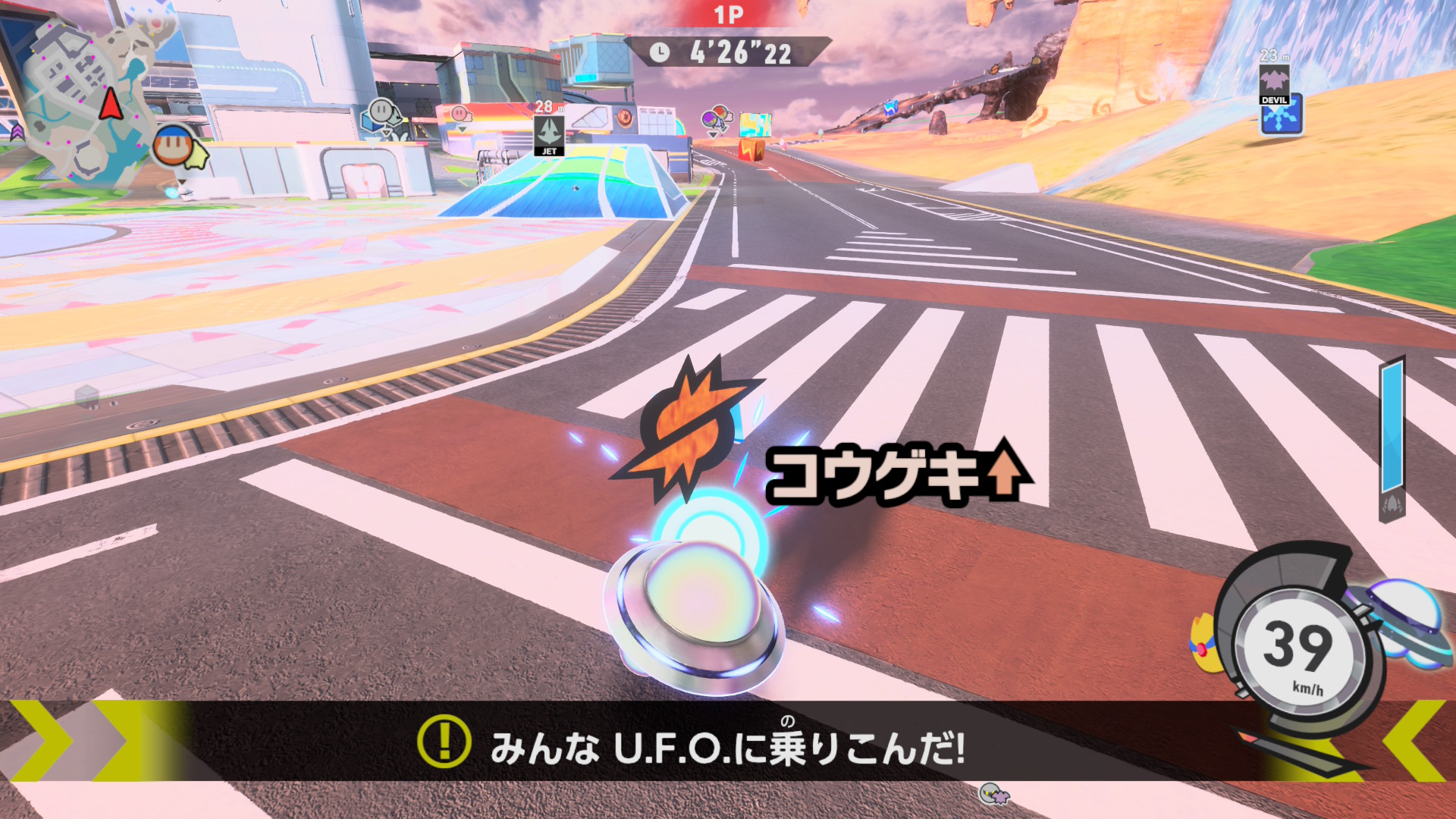This screenshot has height=819, width=1456.
Task: Click the yellow exclamation event alert icon
Action: point(444,741)
